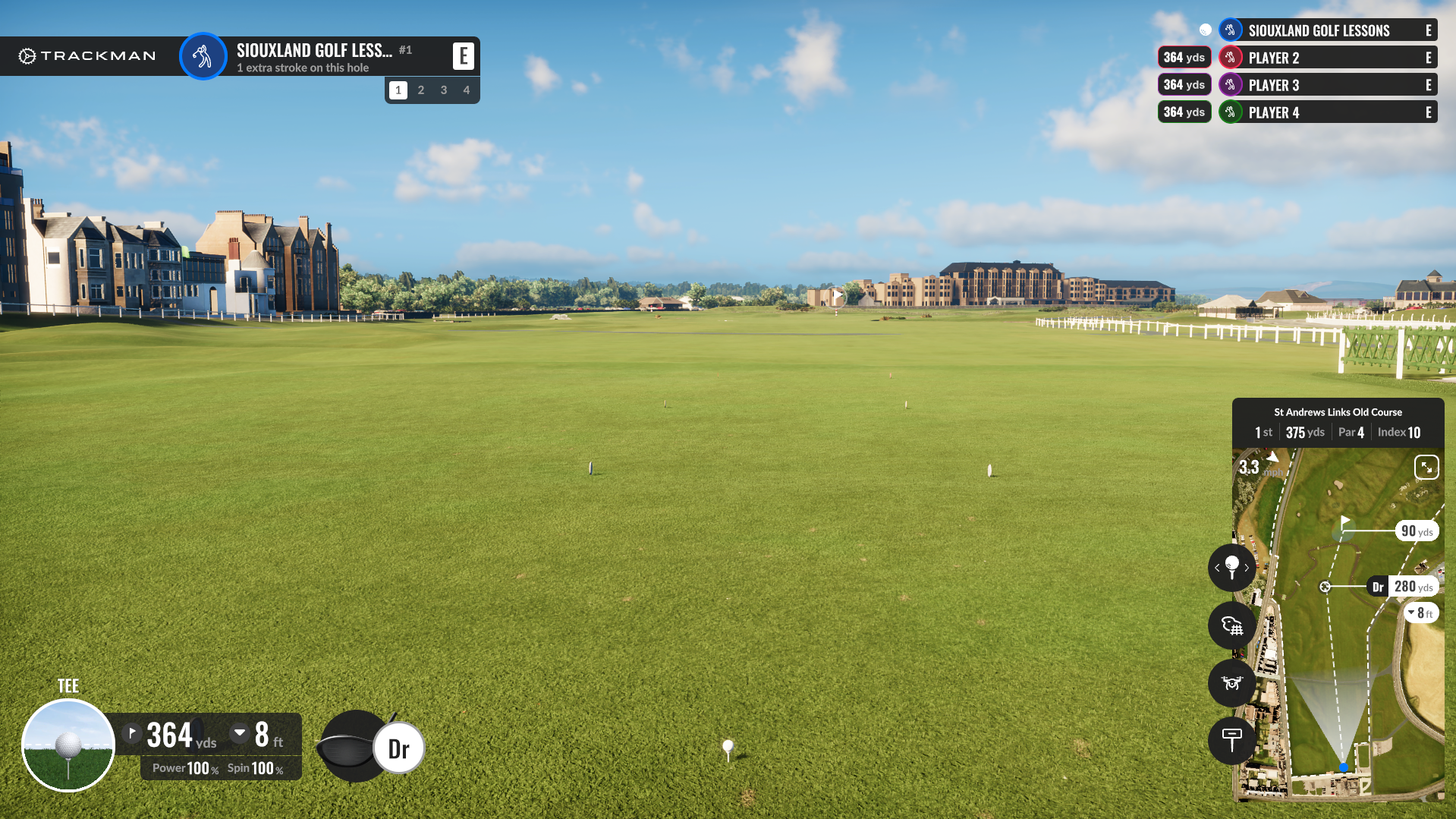Open the tee ball lie view
Image resolution: width=1456 pixels, height=819 pixels.
click(68, 745)
